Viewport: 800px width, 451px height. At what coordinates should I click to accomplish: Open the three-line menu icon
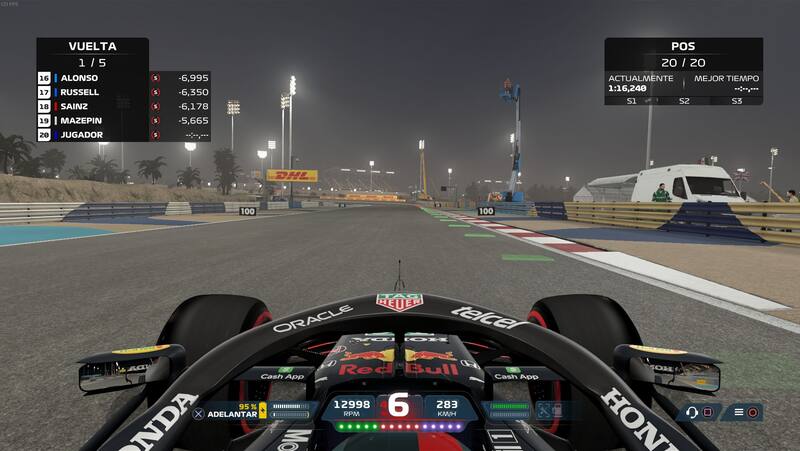tap(739, 412)
